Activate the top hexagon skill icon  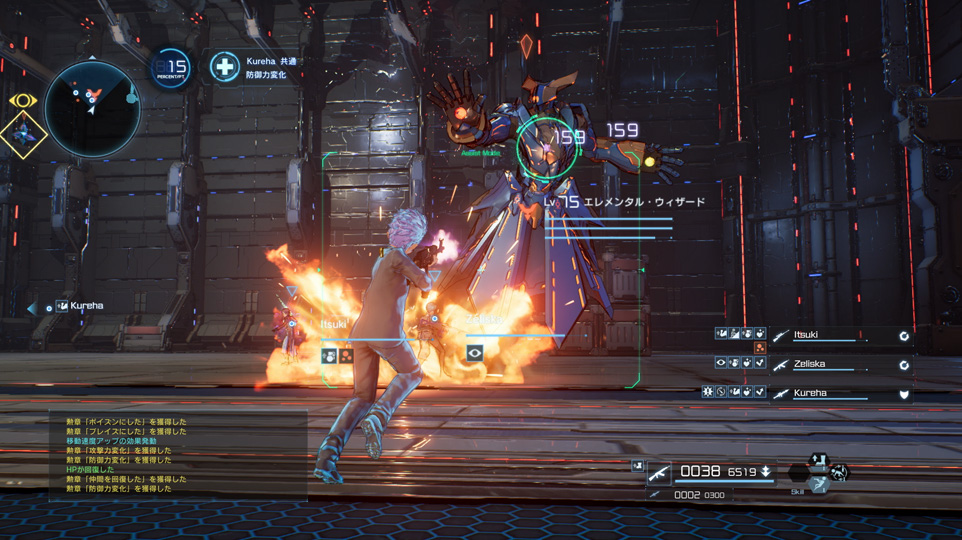(819, 460)
